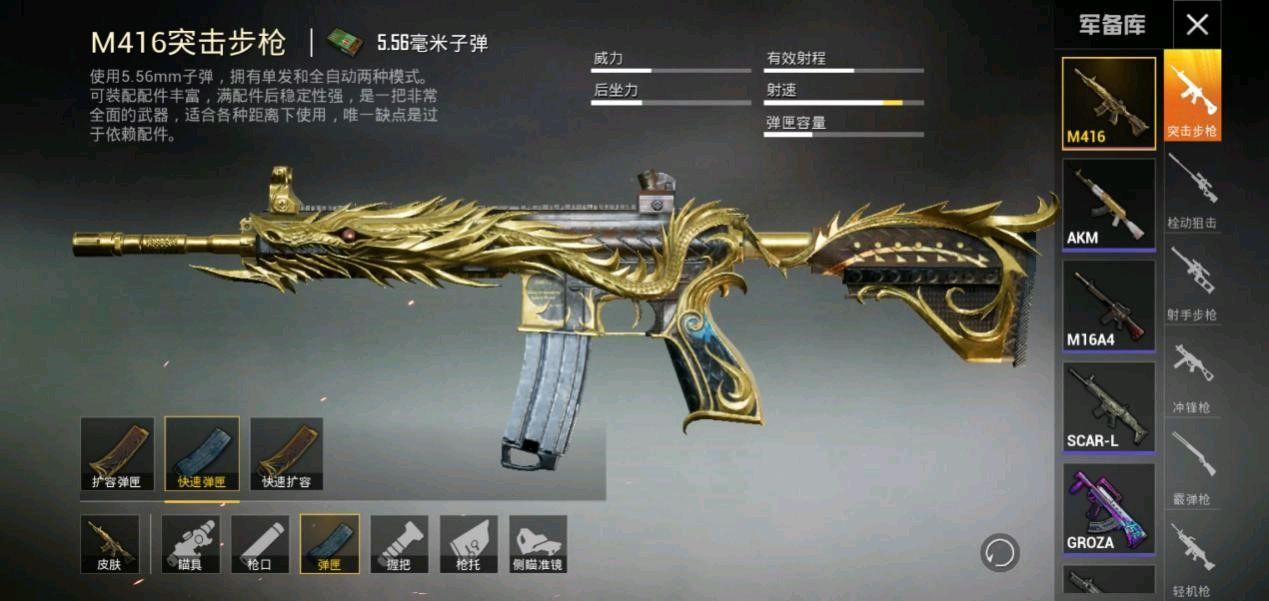Select the M416 weapon thumbnail

click(1108, 104)
